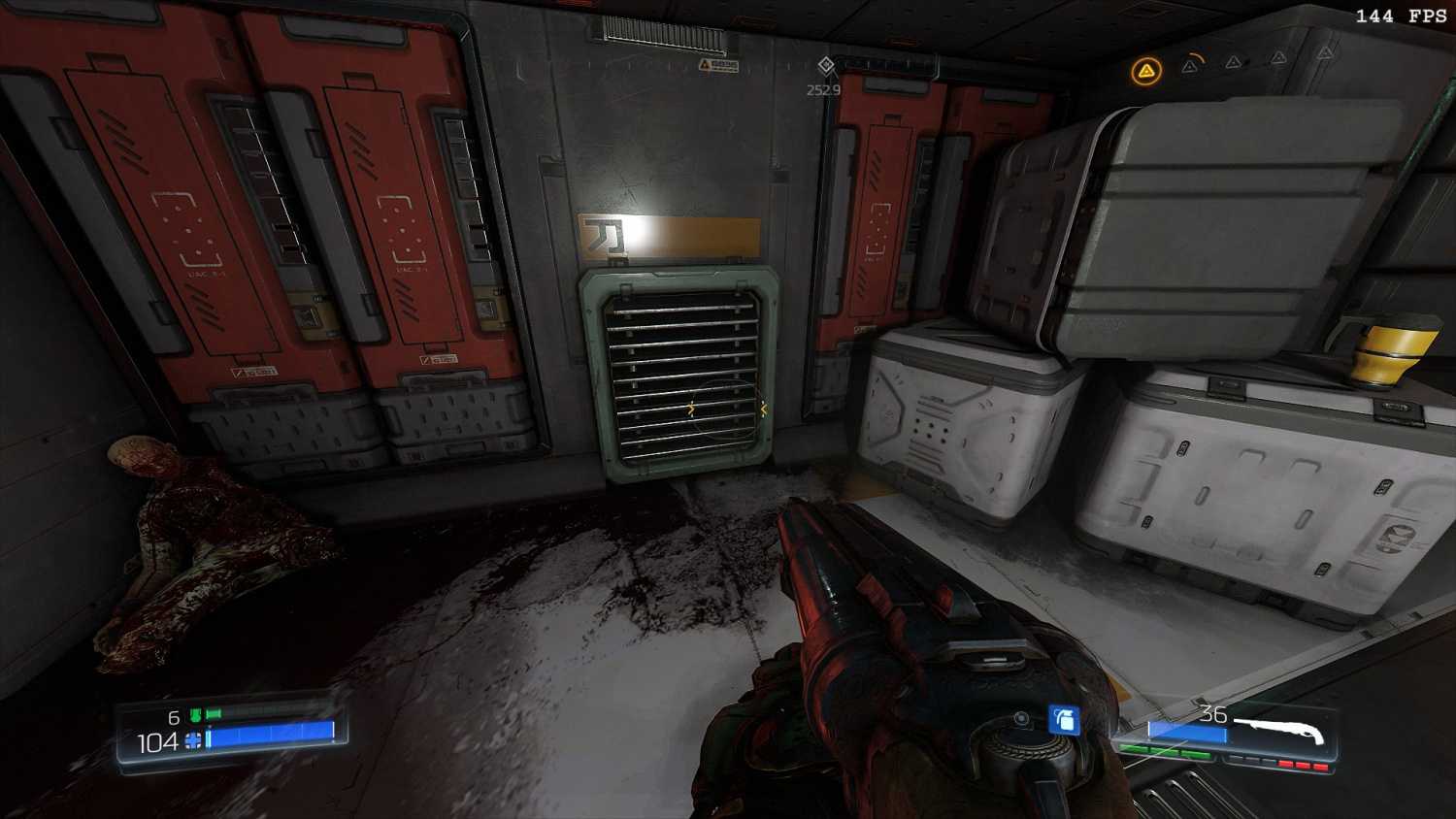The width and height of the screenshot is (1456, 819).
Task: Click the blue health cross icon
Action: pyautogui.click(x=193, y=741)
